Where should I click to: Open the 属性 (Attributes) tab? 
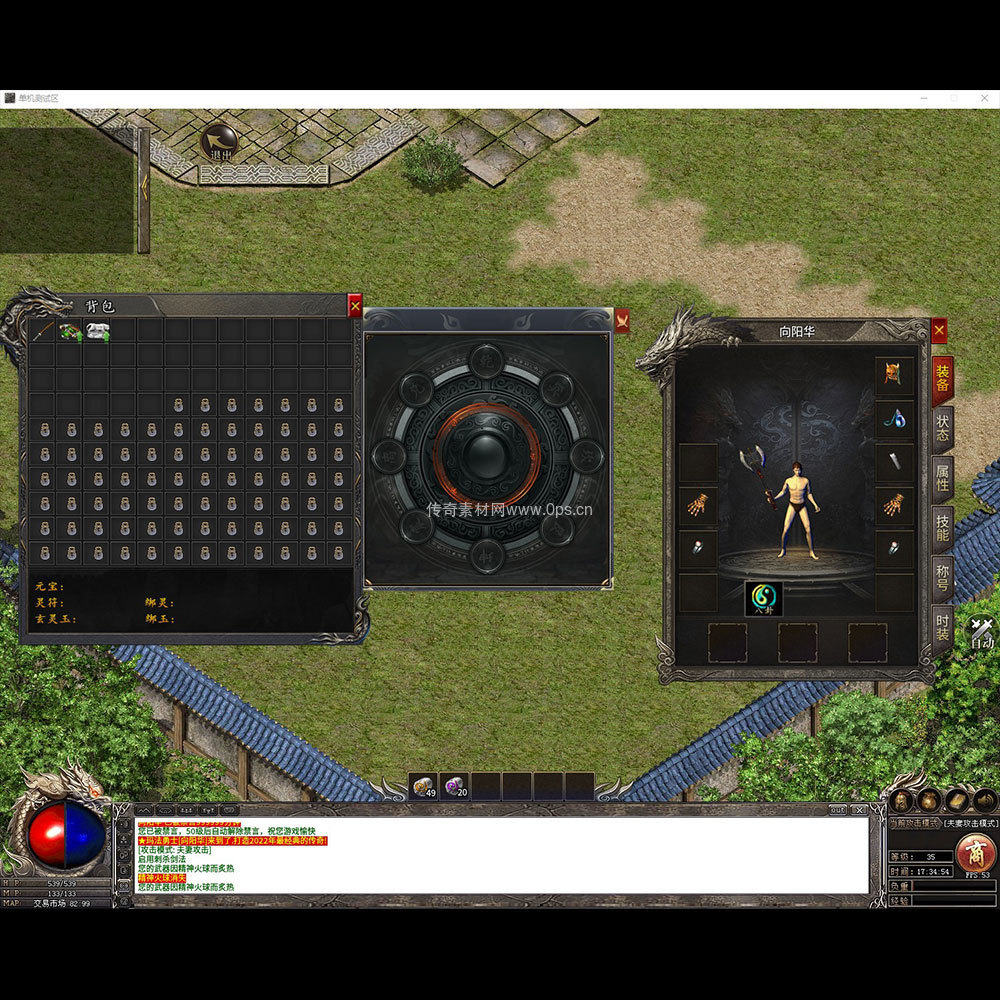pyautogui.click(x=942, y=480)
